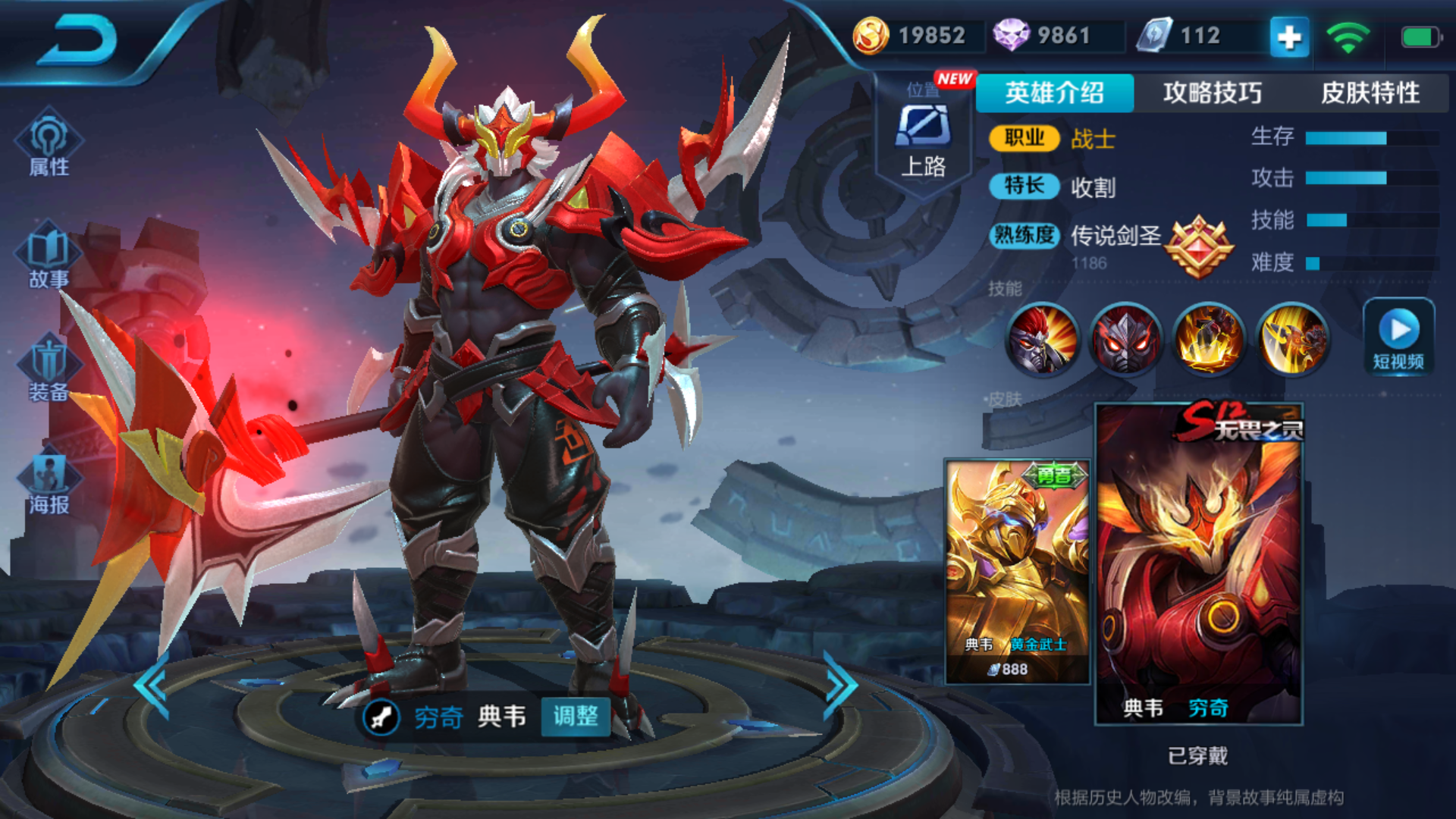View the fourth golden axe-swing skill icon
Screen dimensions: 1456x819
(1292, 339)
